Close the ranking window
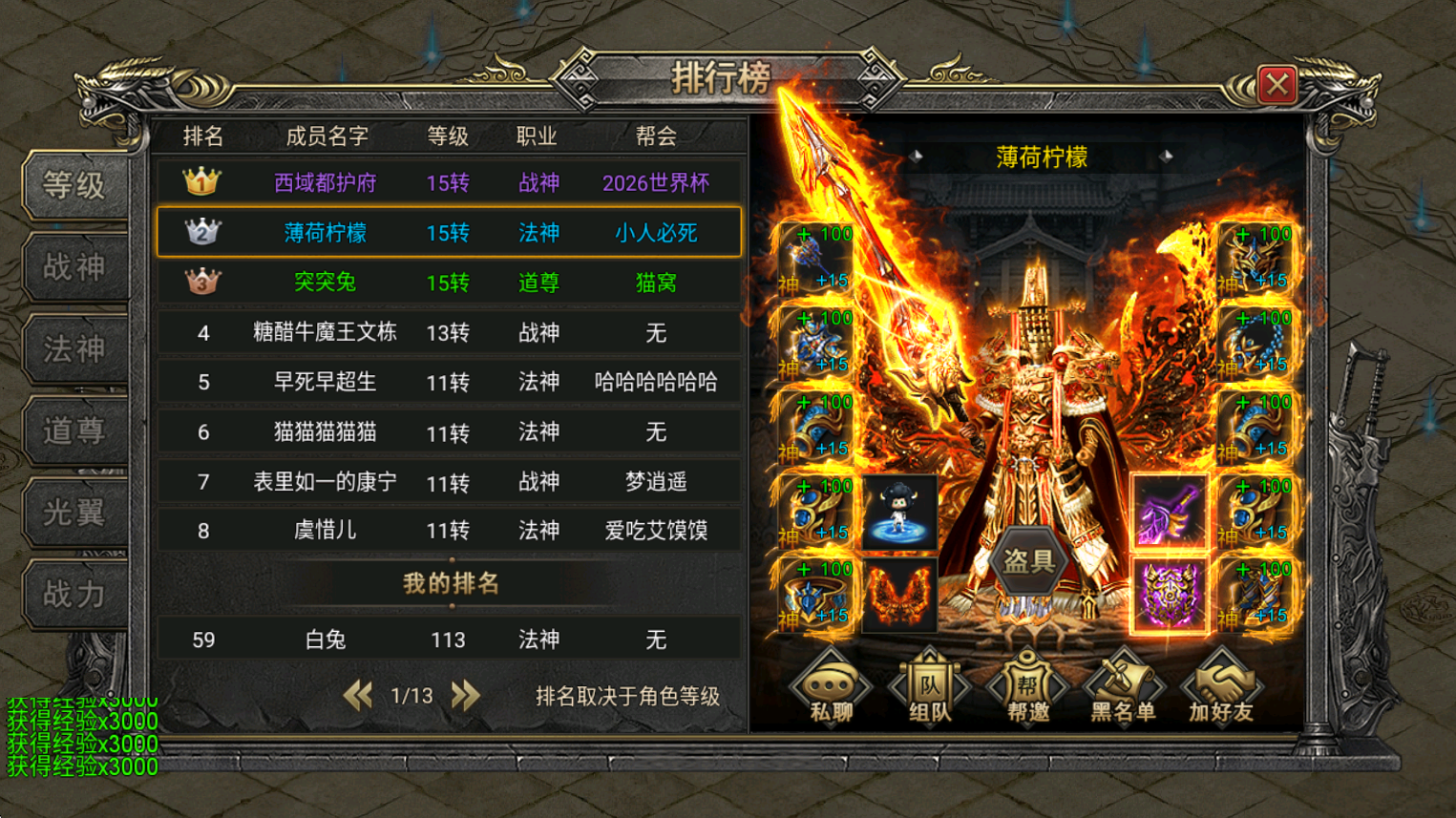The width and height of the screenshot is (1456, 818). 1277,85
